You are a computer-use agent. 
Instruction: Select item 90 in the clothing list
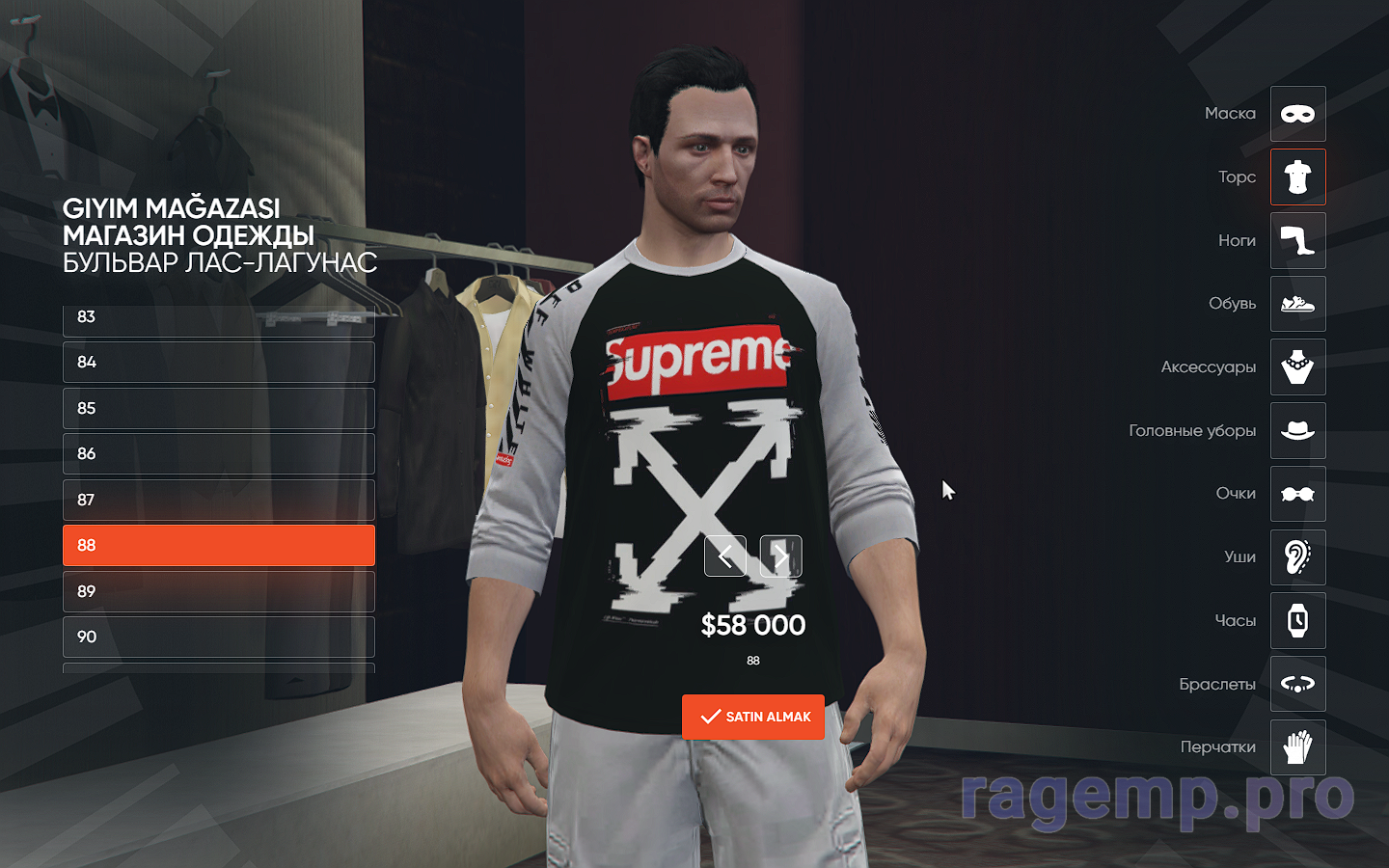point(218,637)
